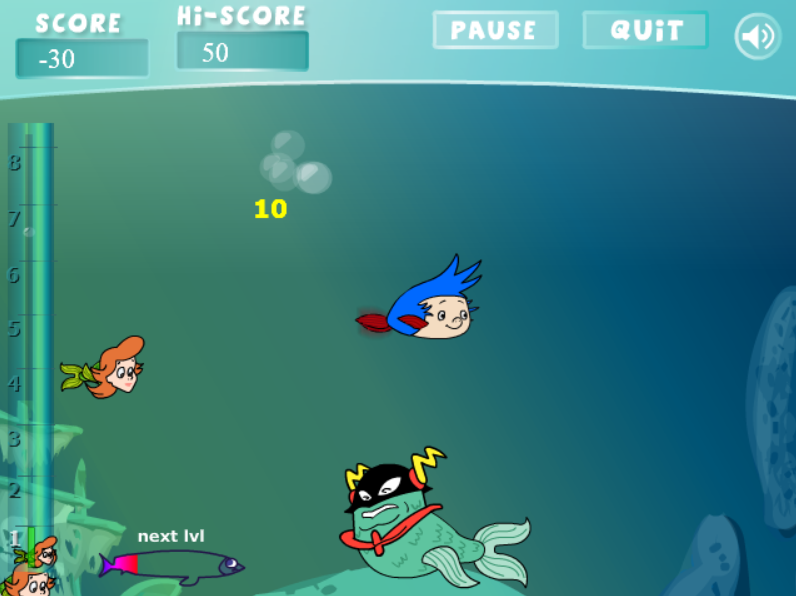Quit the current game
Screen dimensions: 796x596
coord(645,30)
